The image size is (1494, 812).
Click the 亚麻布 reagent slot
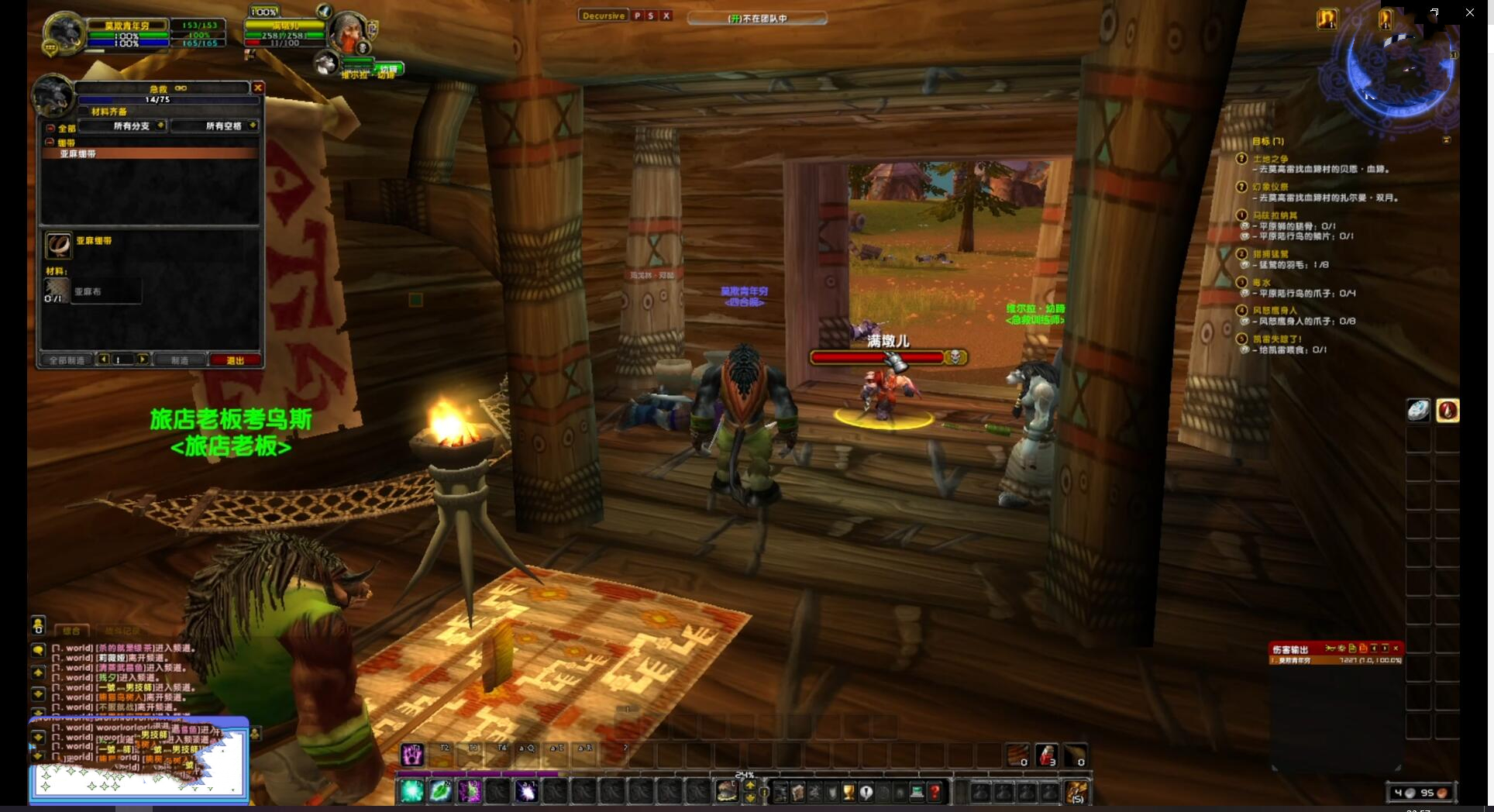(x=57, y=291)
